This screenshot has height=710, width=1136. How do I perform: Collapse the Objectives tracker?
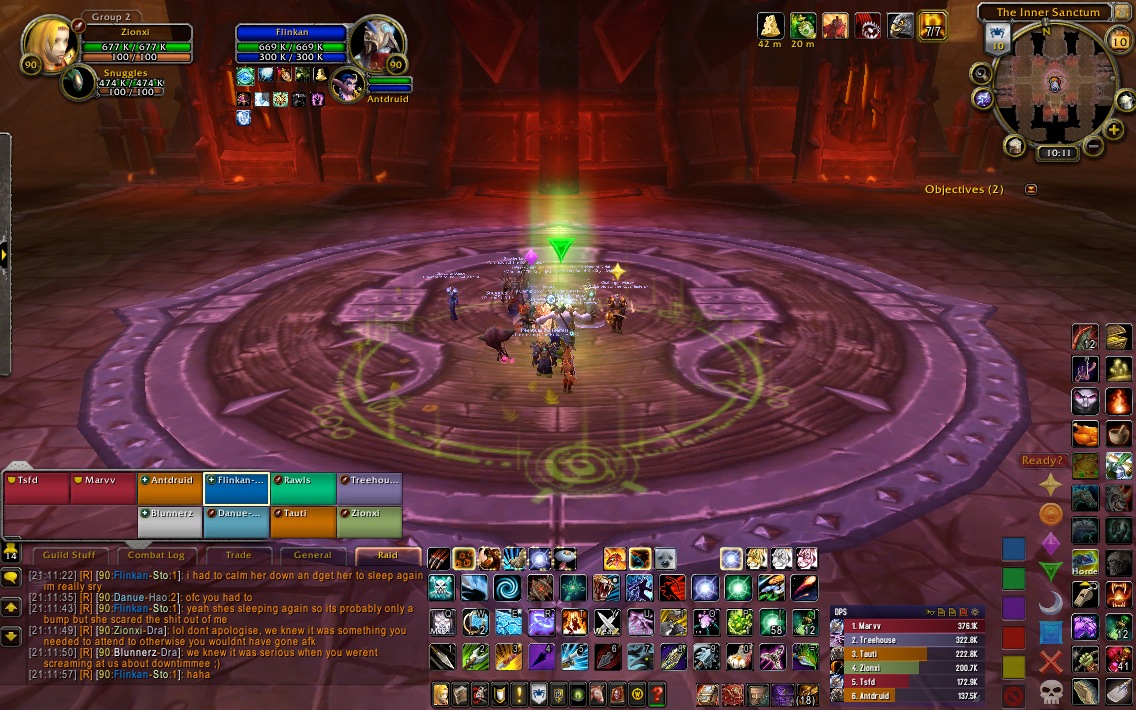[x=1031, y=189]
